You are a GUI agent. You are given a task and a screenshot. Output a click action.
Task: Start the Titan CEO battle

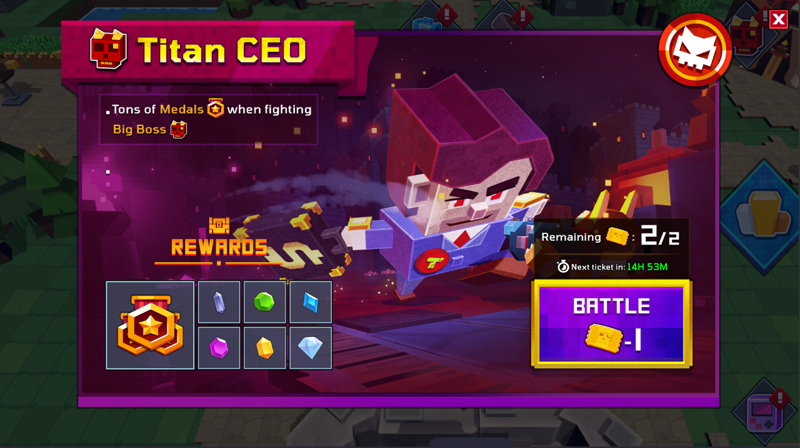(x=611, y=324)
